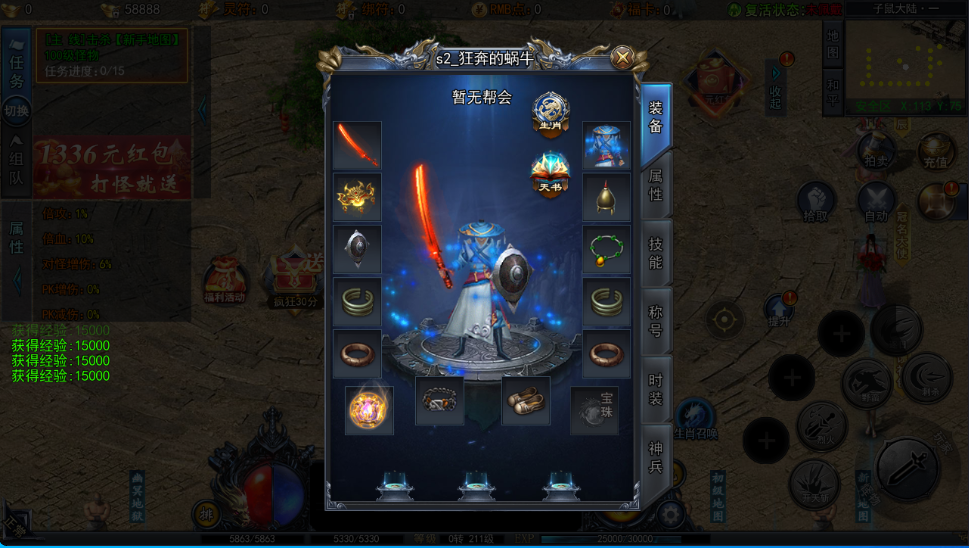
Task: Go to the 神兵 divine weapon tab
Action: click(656, 455)
